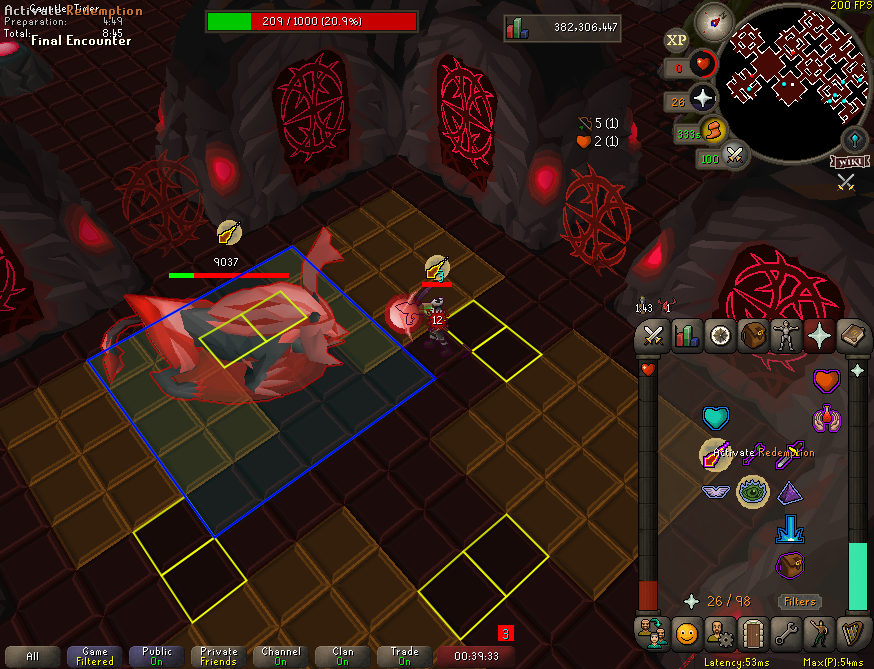Open the Inventory backpack tab
This screenshot has width=874, height=669.
[x=753, y=336]
